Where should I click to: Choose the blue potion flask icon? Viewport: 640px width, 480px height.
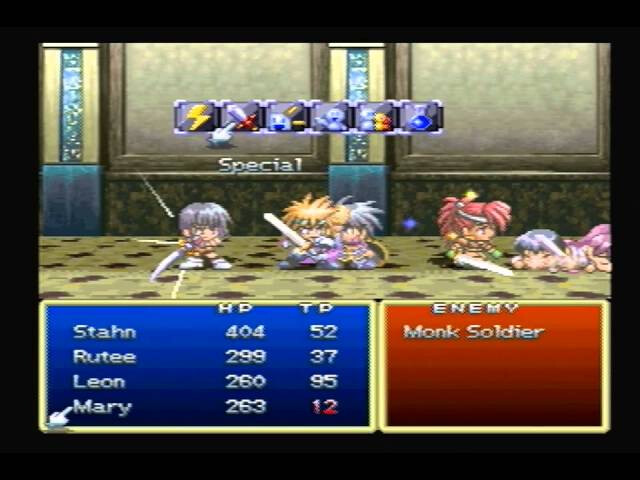click(x=421, y=117)
